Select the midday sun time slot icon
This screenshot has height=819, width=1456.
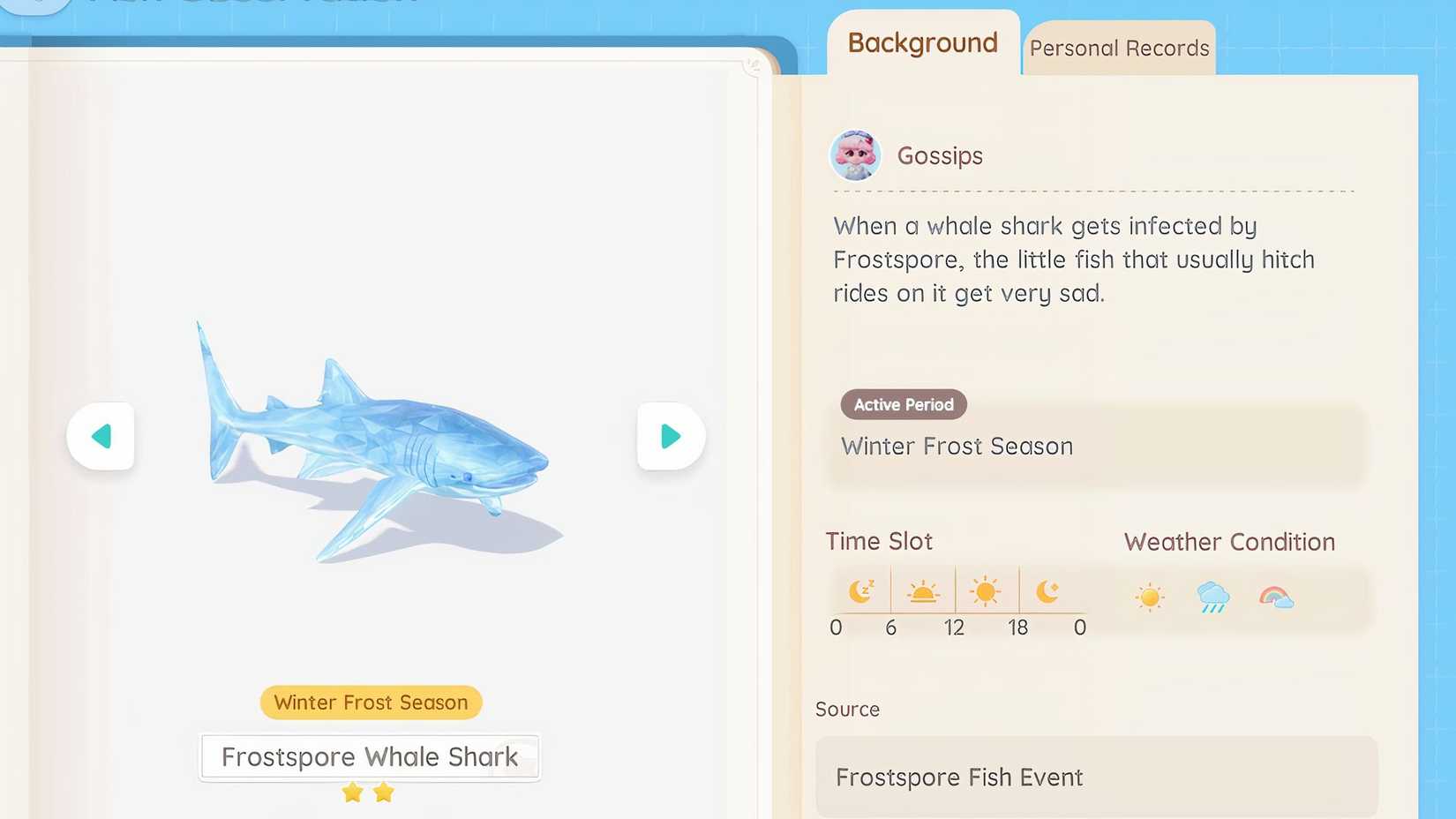986,590
